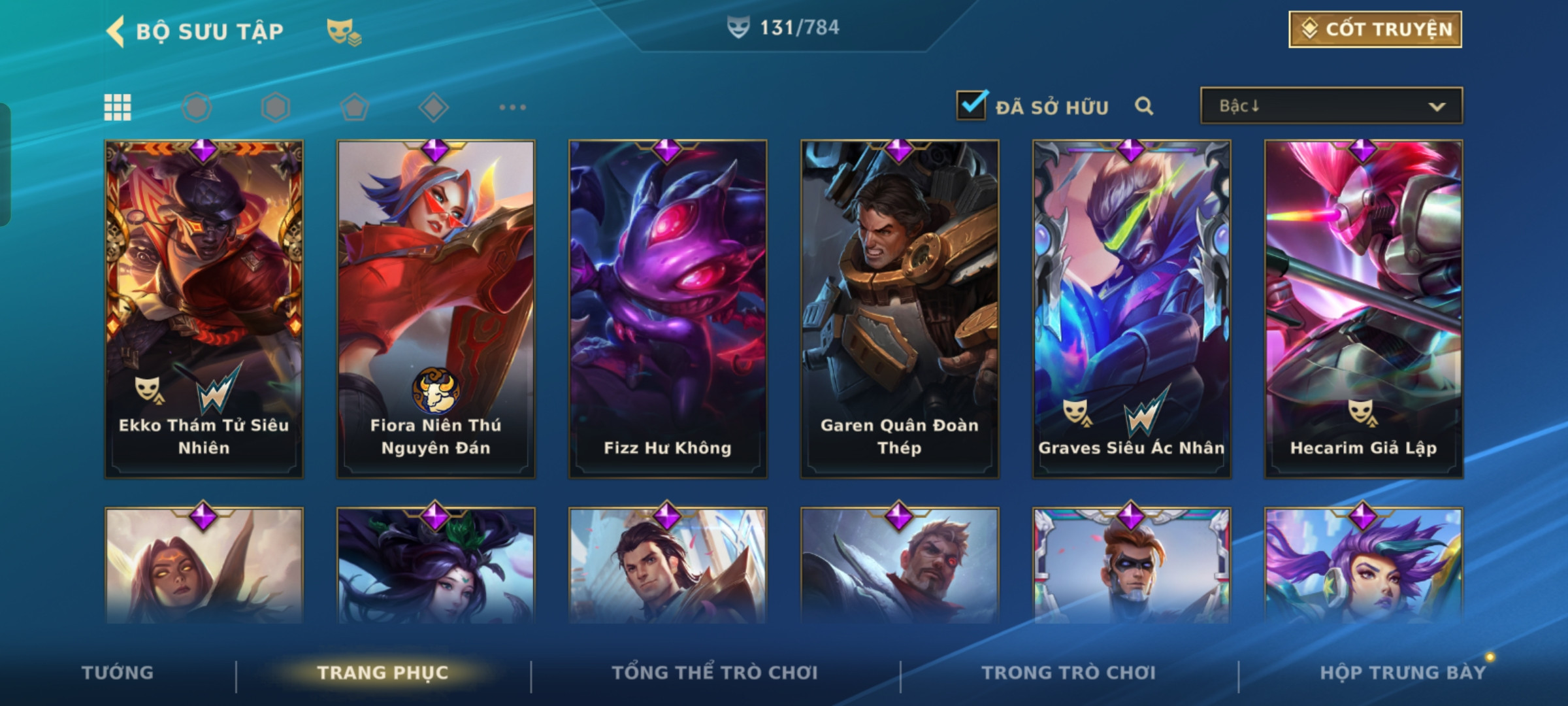Switch to Trong Trò Chơi tab
The width and height of the screenshot is (1568, 706).
point(1069,673)
